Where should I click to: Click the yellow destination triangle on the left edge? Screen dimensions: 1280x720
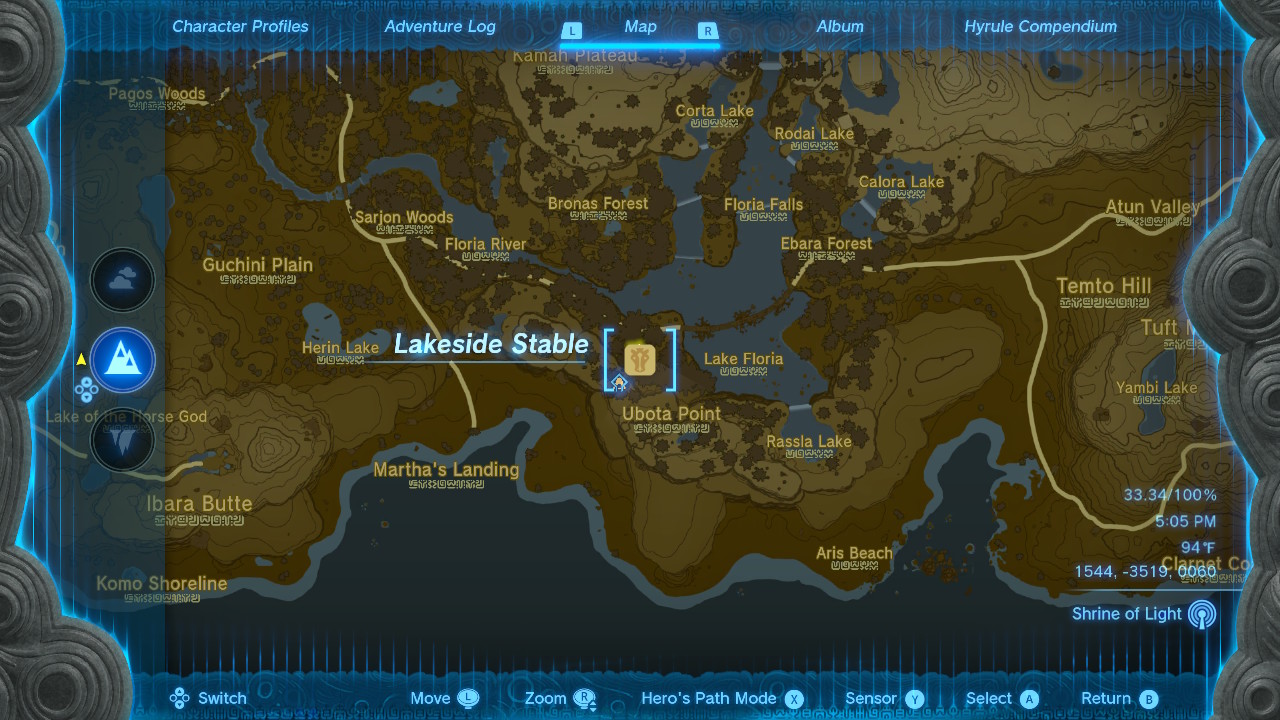tap(80, 360)
